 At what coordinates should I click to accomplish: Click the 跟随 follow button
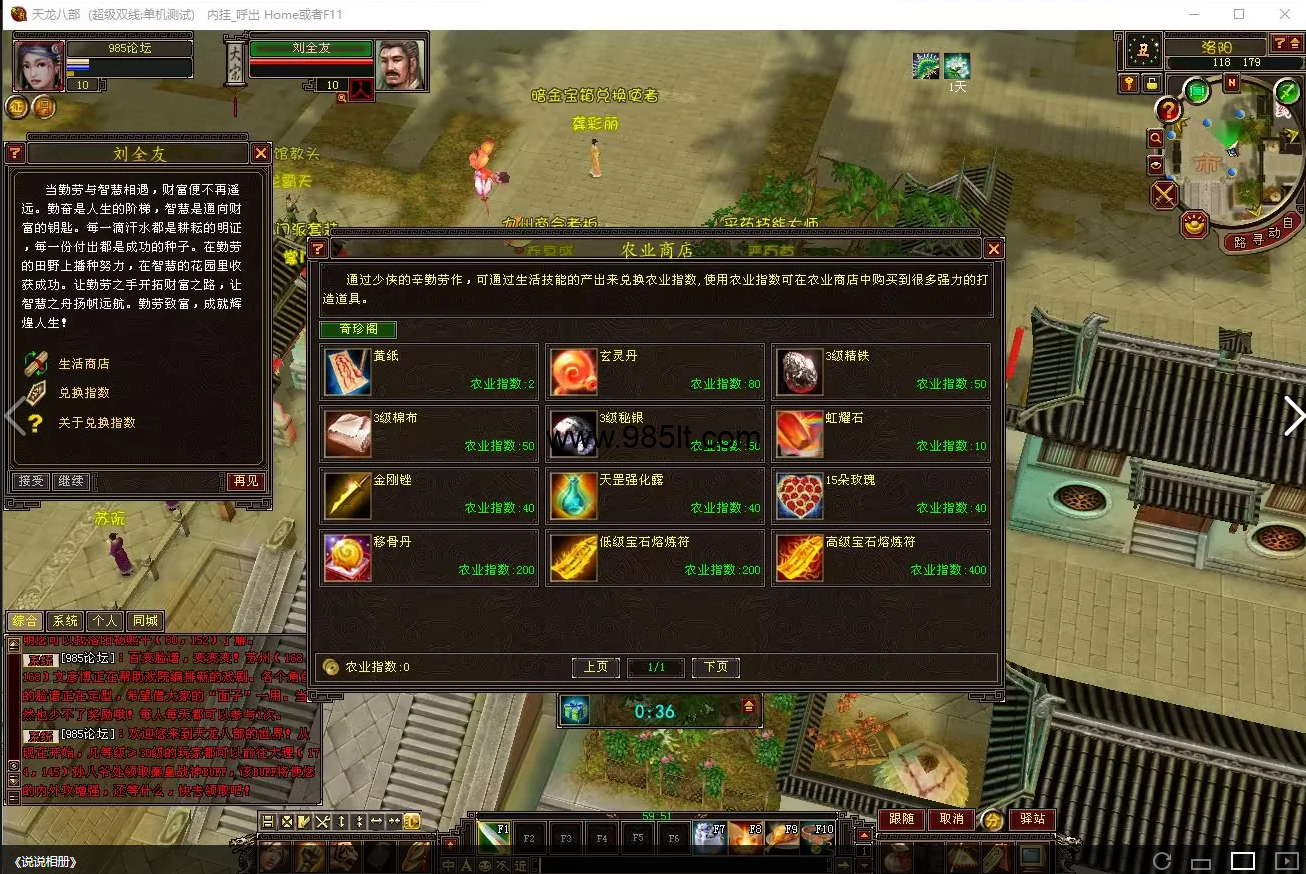(x=901, y=819)
